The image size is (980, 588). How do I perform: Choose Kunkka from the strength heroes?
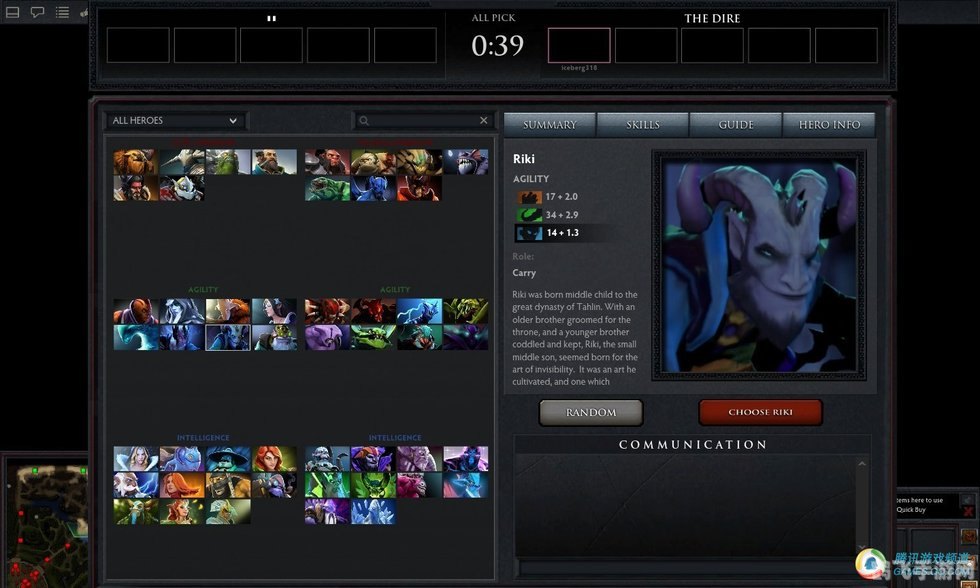[274, 162]
